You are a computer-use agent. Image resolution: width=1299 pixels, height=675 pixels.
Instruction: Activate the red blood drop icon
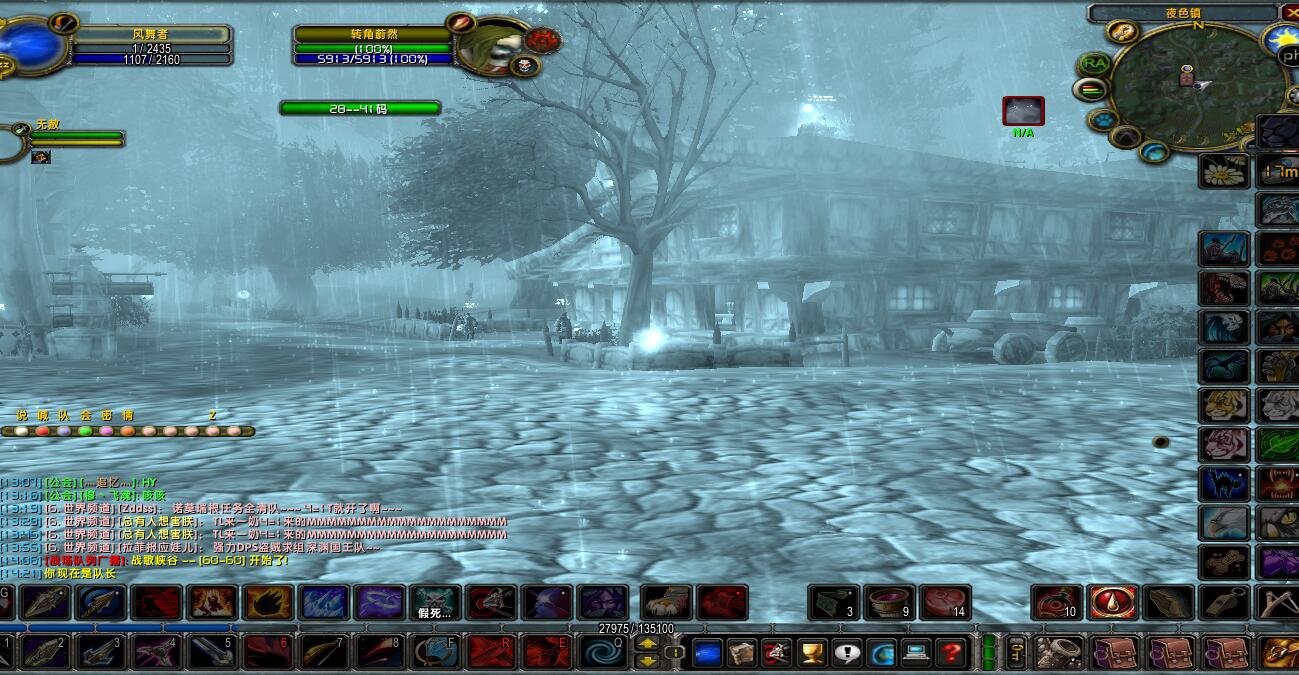pos(1112,602)
